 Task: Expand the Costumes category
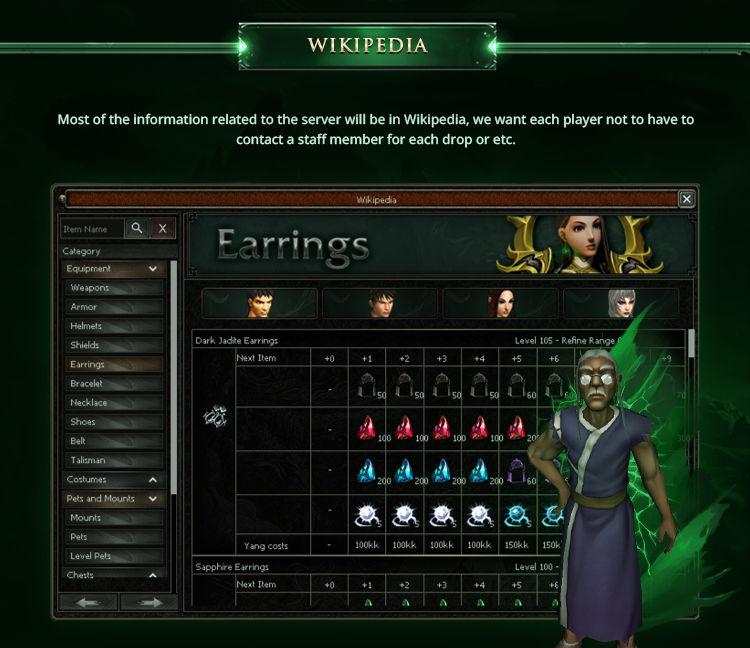(x=153, y=480)
